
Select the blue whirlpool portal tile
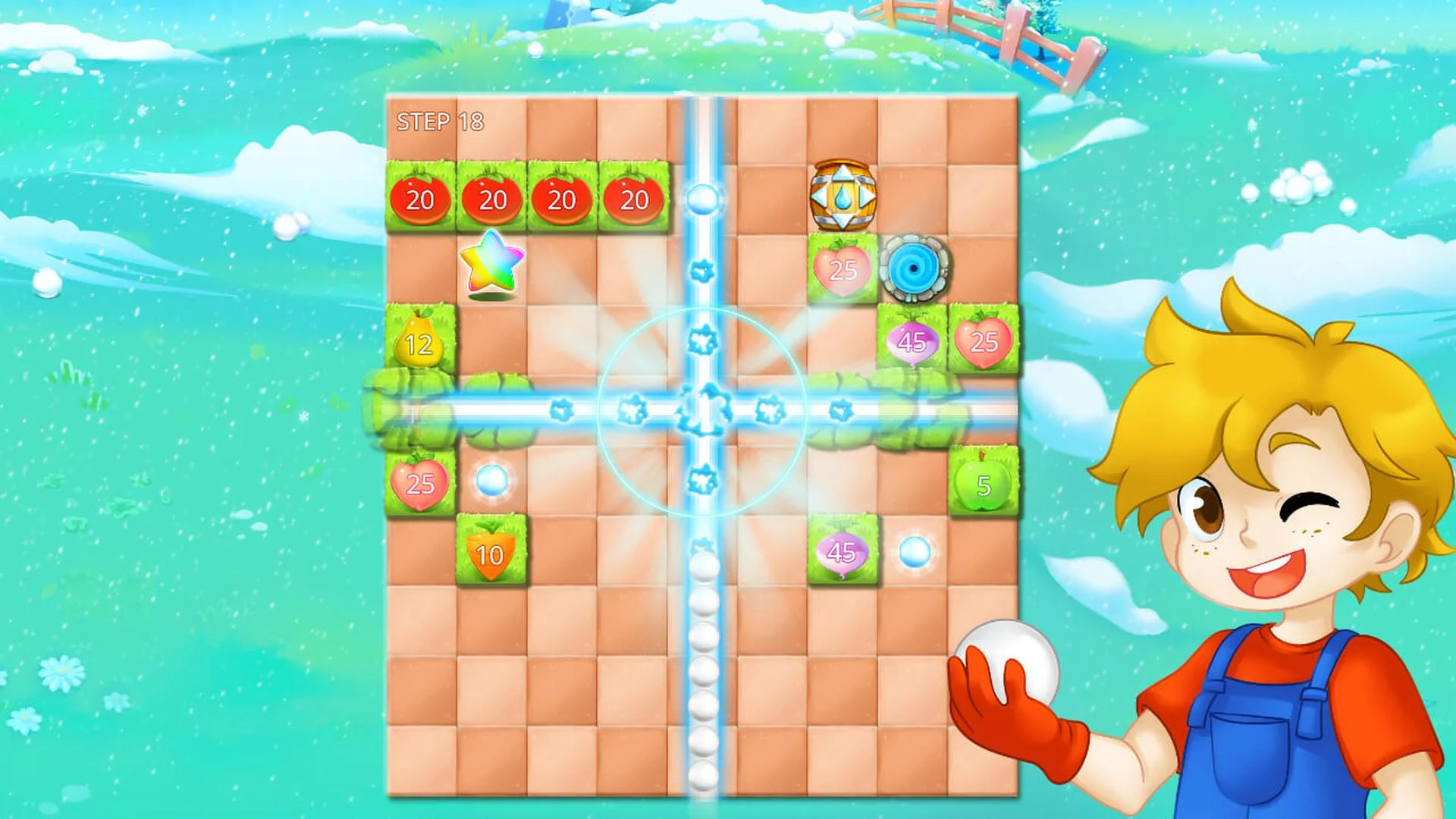click(x=914, y=267)
